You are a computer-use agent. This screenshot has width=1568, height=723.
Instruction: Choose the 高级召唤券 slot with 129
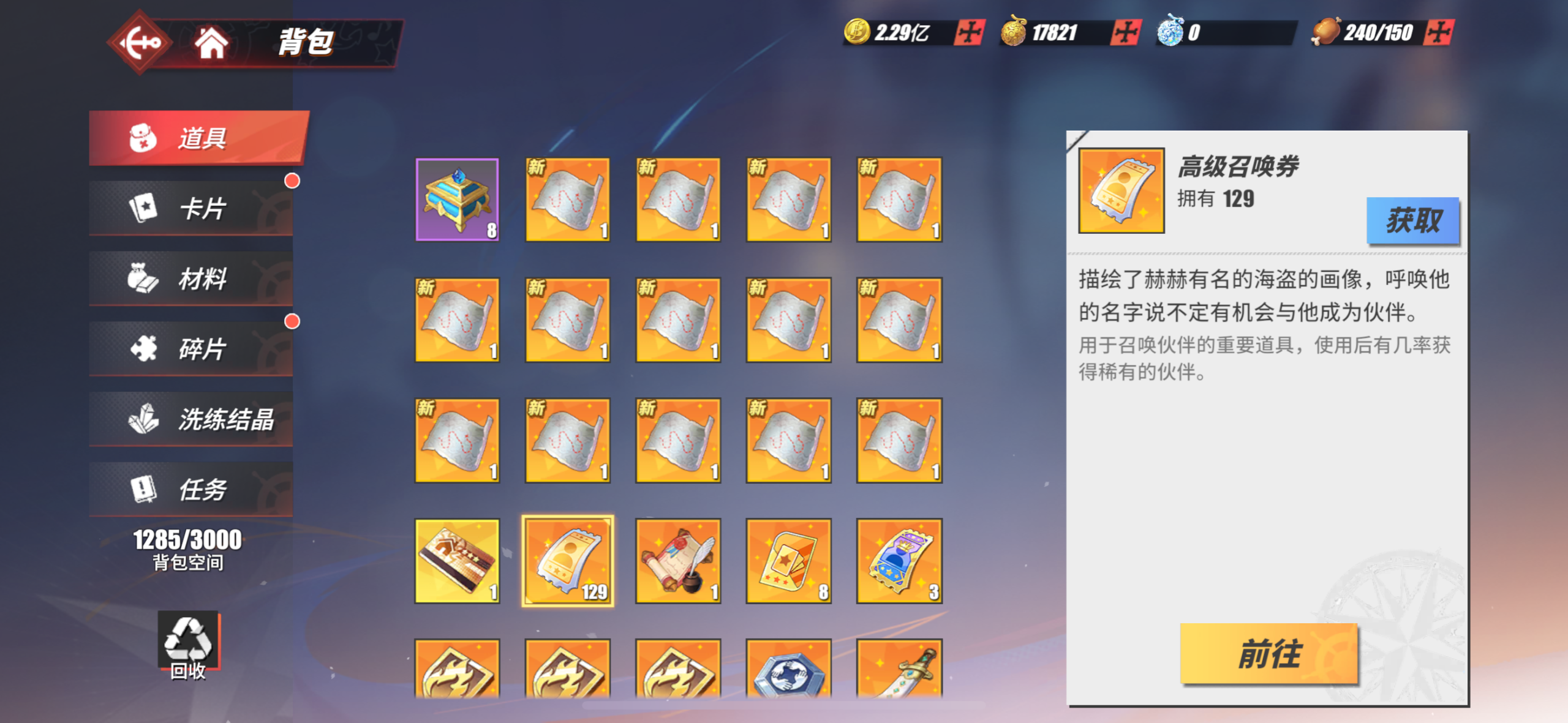pyautogui.click(x=568, y=561)
